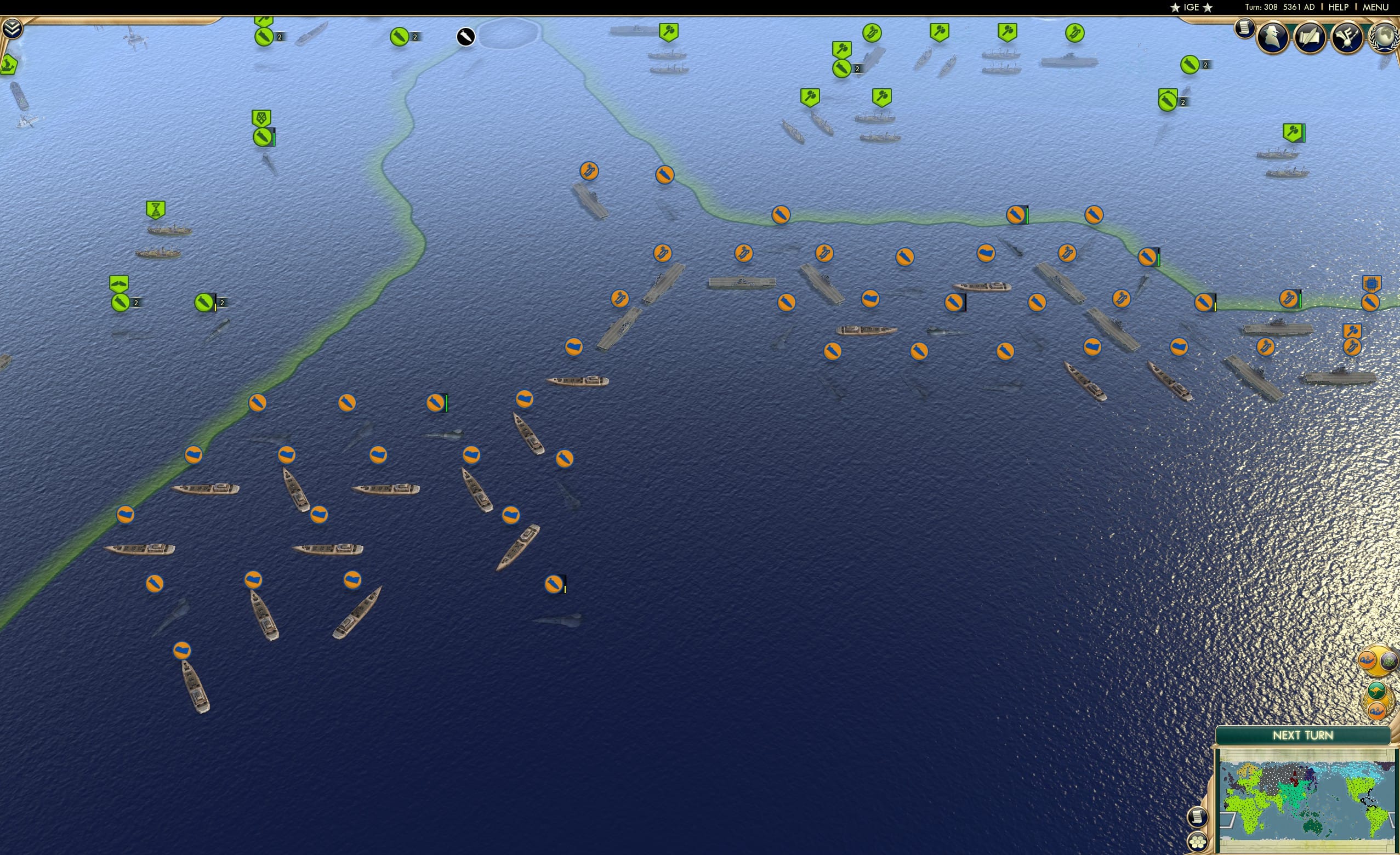This screenshot has height=855, width=1400.
Task: Click the kangaroo emblem unit button above minimap
Action: pos(1377,691)
